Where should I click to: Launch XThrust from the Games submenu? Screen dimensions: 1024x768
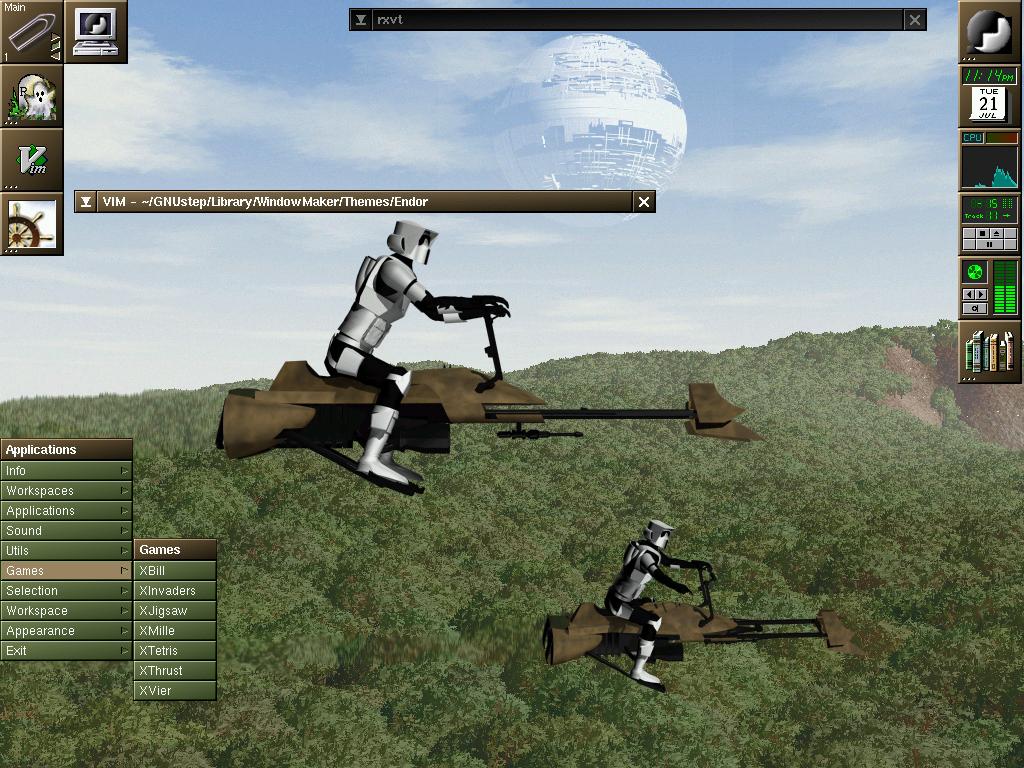coord(175,671)
